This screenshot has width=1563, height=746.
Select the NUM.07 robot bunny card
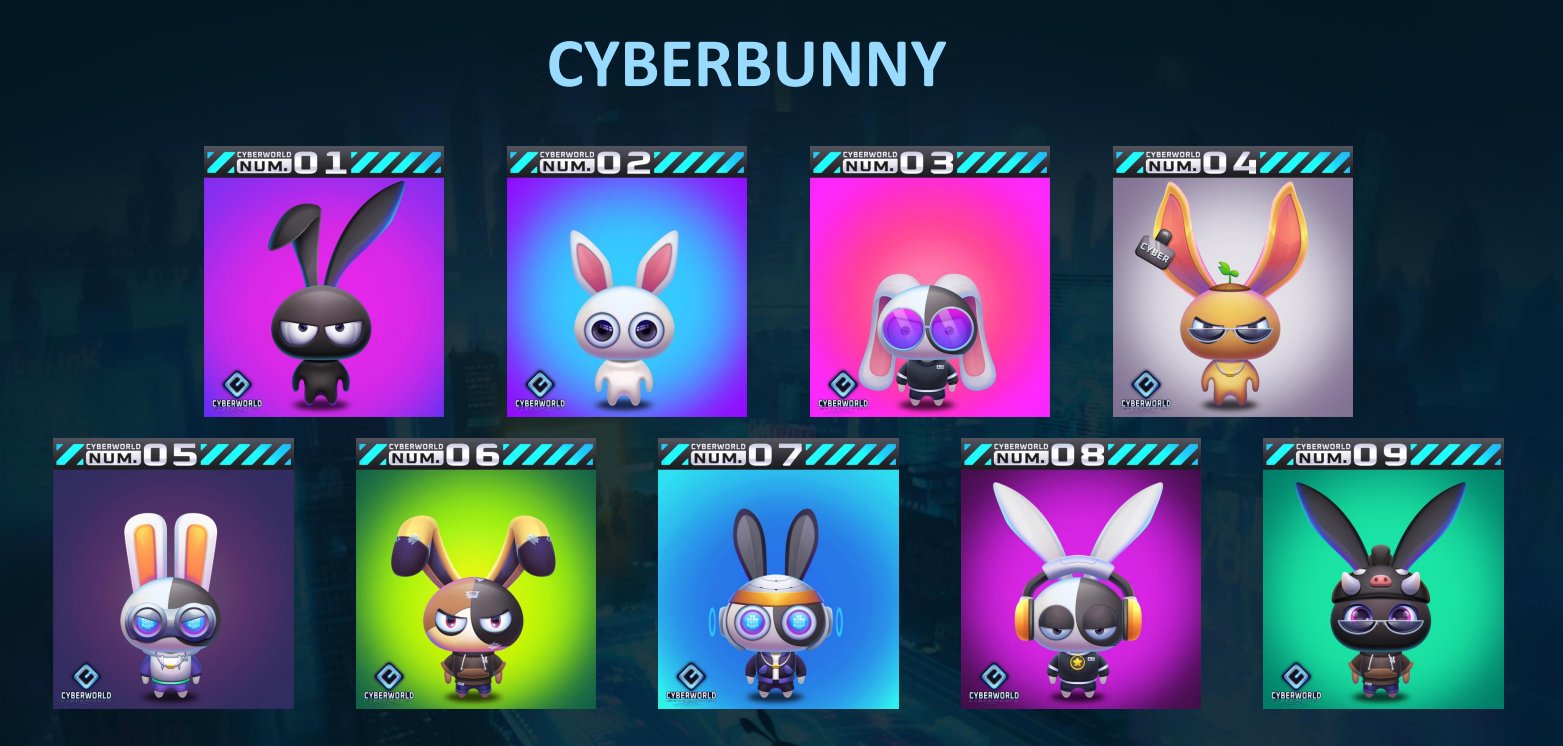(778, 588)
